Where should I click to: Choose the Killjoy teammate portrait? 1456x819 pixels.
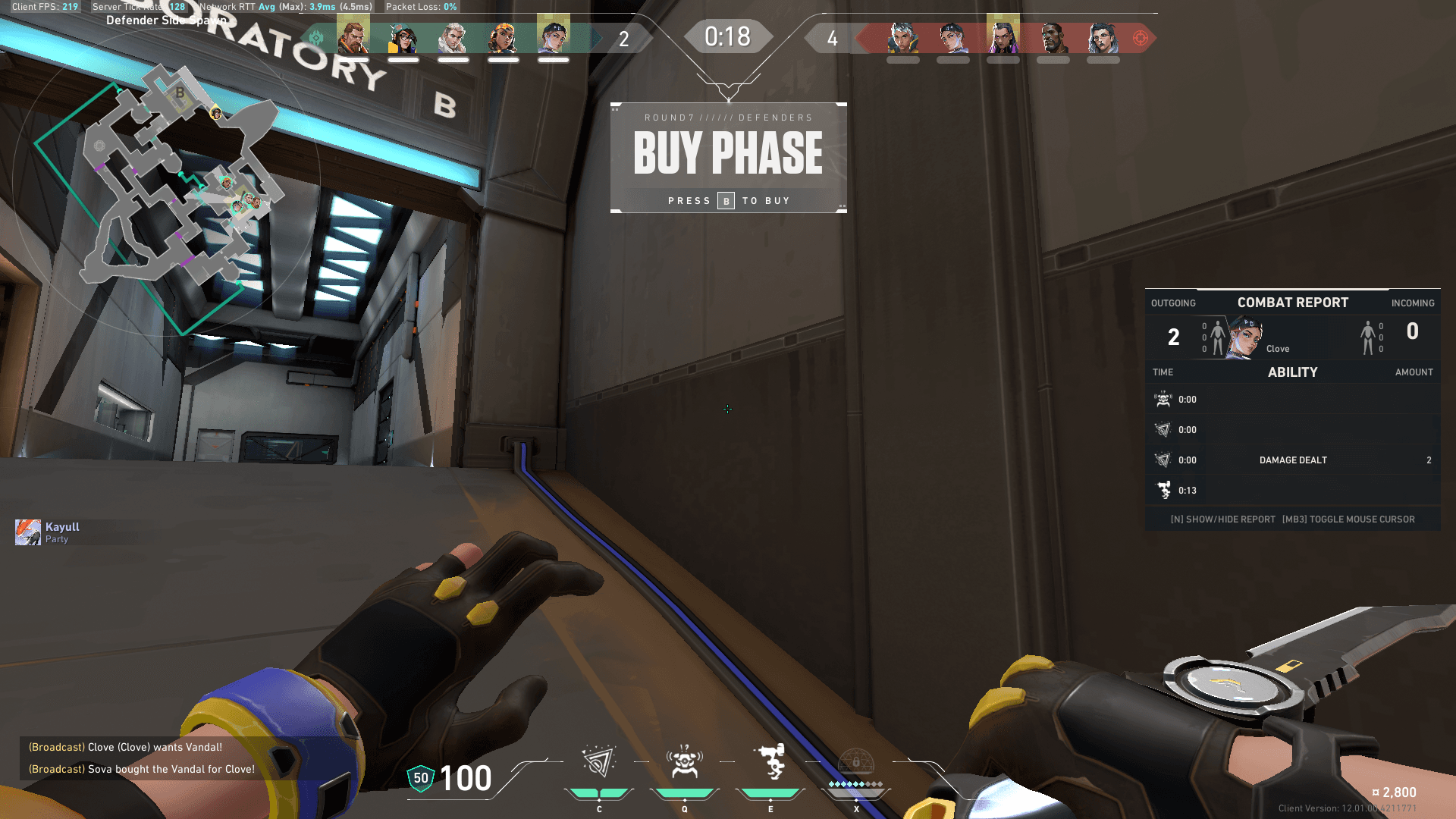pyautogui.click(x=403, y=38)
